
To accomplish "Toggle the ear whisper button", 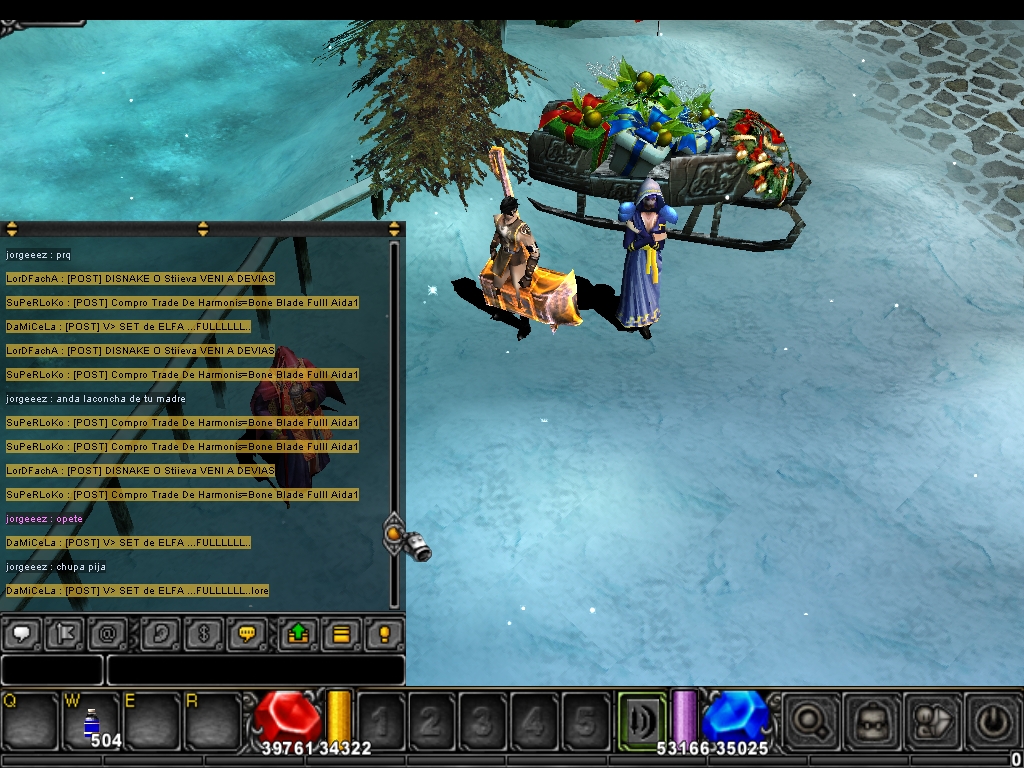I will click(x=159, y=634).
